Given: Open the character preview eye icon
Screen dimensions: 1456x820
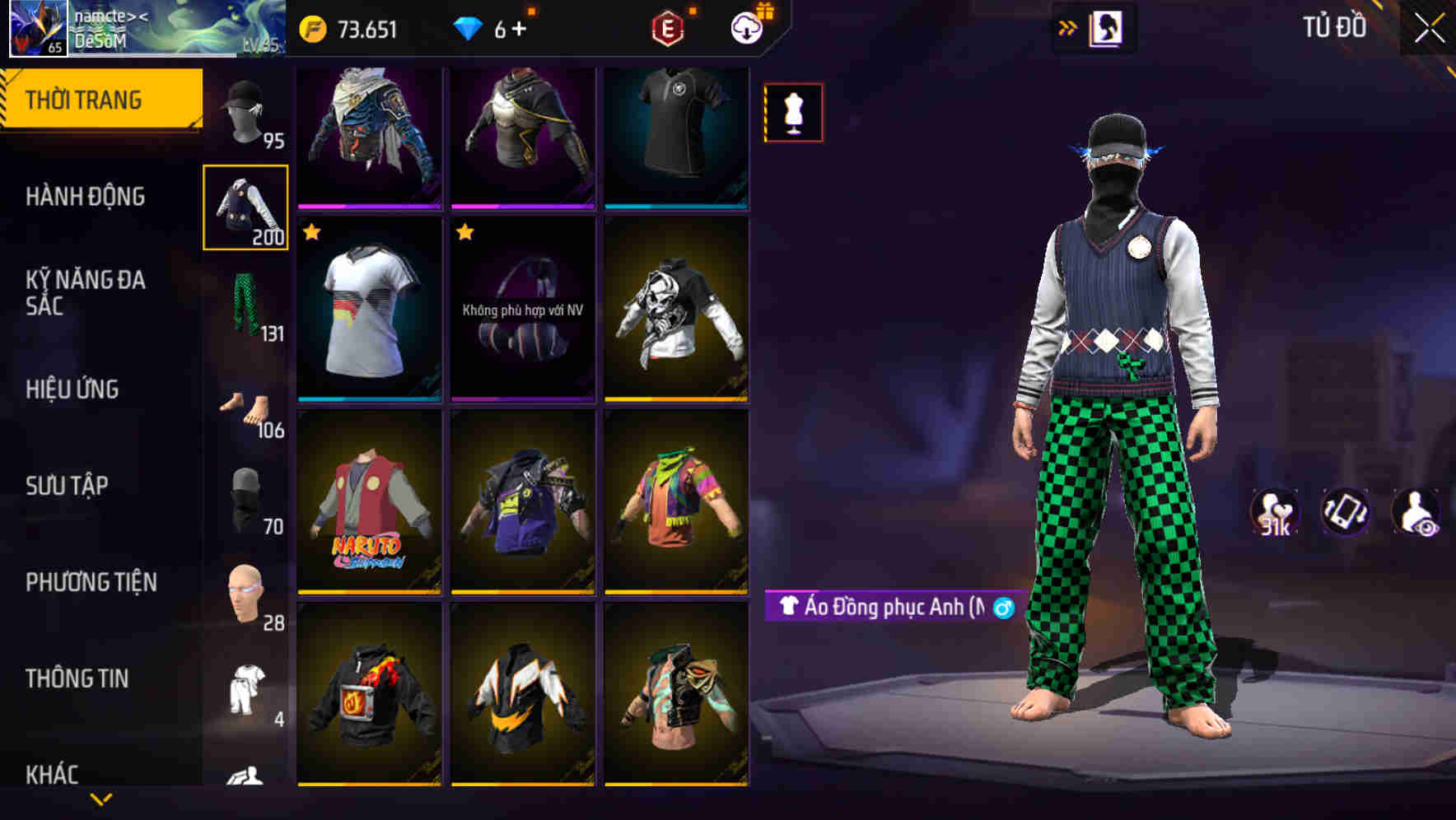Looking at the screenshot, I should (x=1423, y=512).
